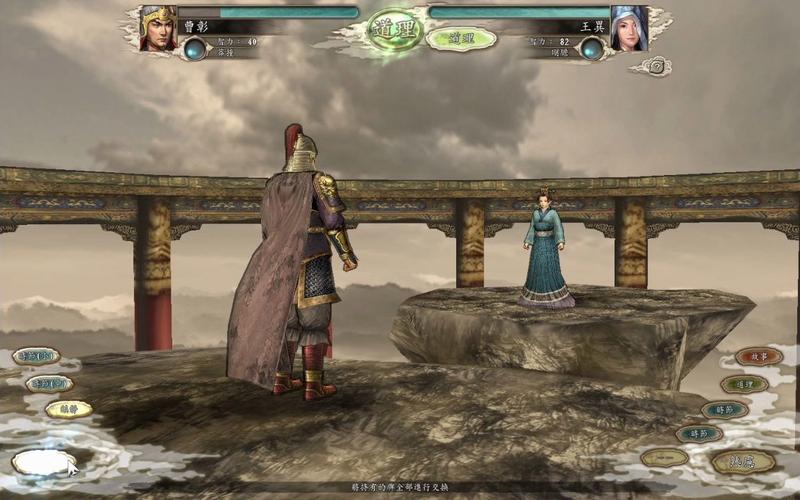Select the blue orb beside 曹彰
Viewport: 800px width, 500px height.
coord(195,48)
